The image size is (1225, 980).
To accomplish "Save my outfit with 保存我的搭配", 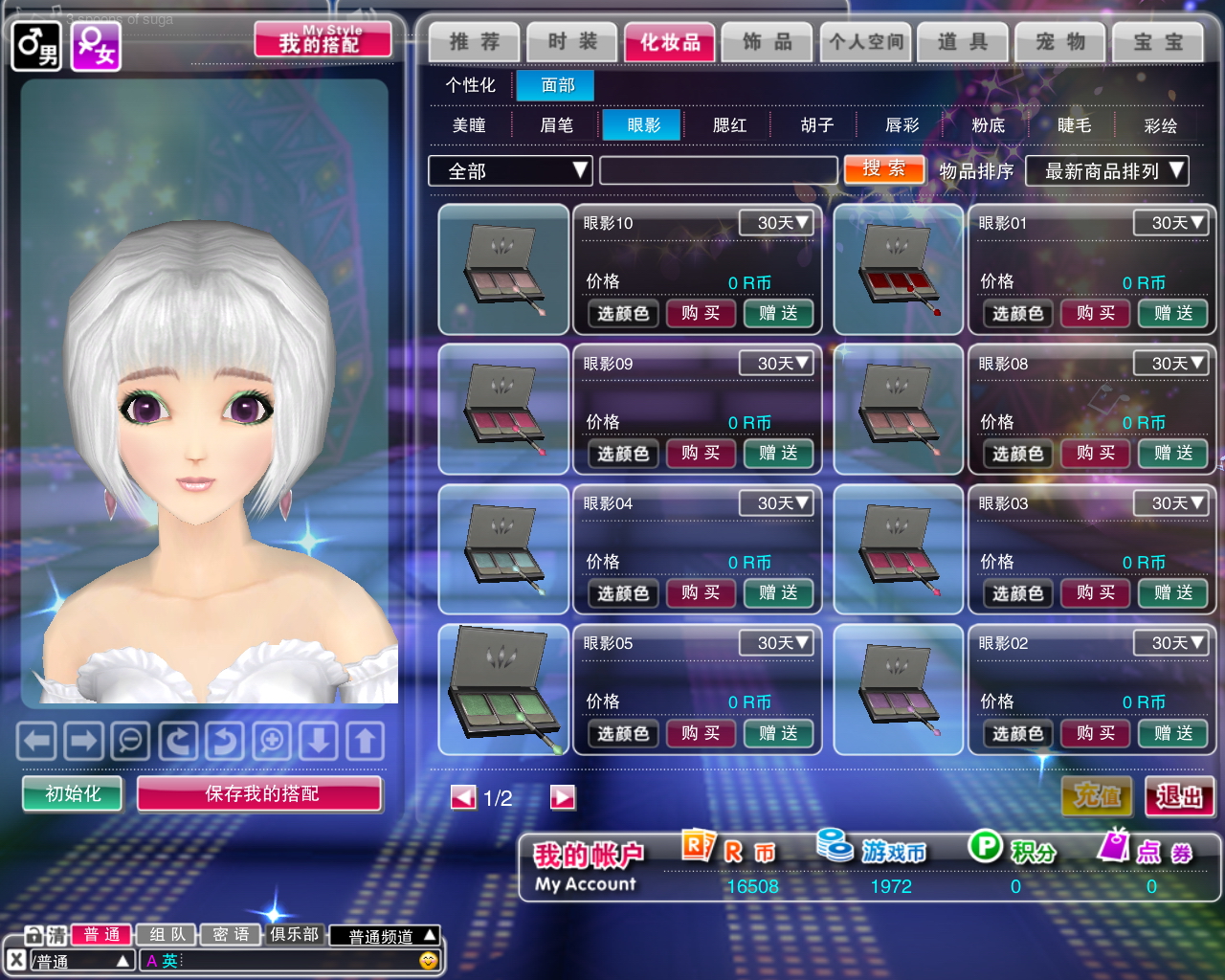I will [x=260, y=793].
